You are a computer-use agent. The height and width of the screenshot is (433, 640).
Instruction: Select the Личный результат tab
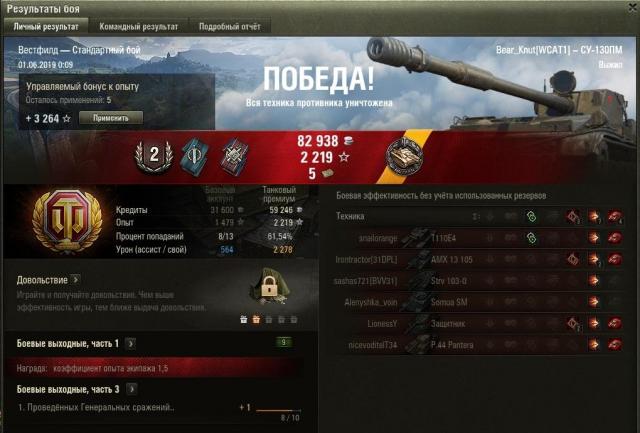(45, 26)
